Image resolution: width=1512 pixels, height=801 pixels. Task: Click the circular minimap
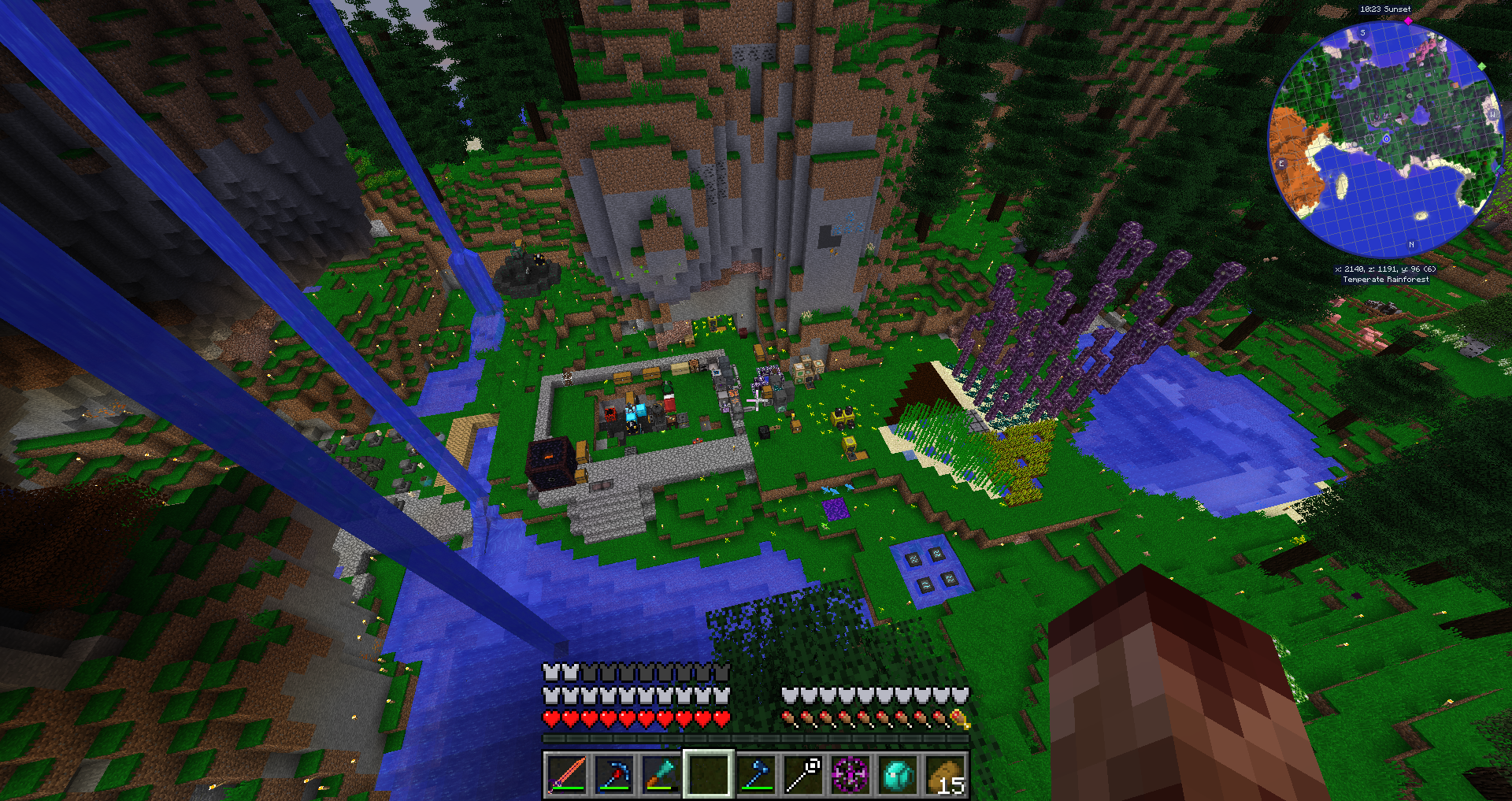[x=1385, y=139]
